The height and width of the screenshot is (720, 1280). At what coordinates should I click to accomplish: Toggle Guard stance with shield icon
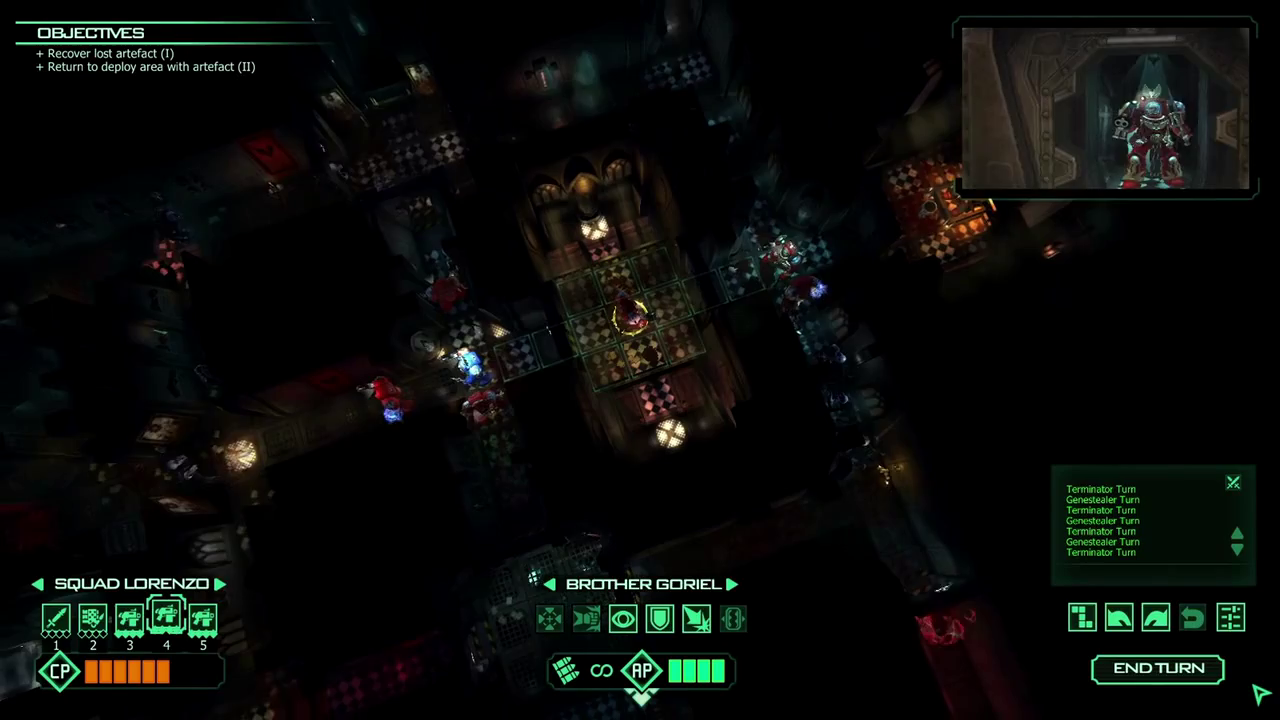tap(659, 619)
